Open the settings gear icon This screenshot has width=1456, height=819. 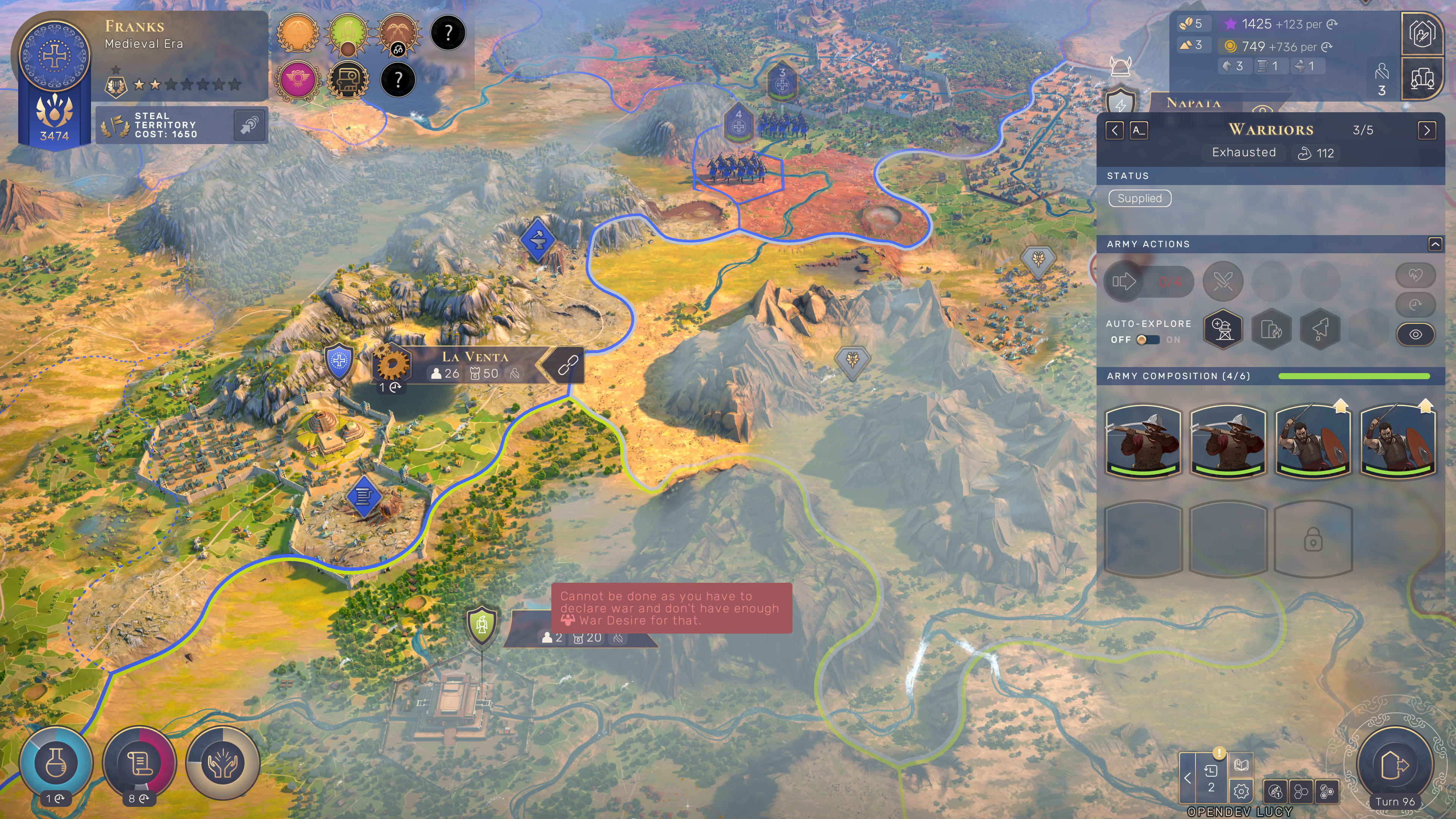(1241, 791)
